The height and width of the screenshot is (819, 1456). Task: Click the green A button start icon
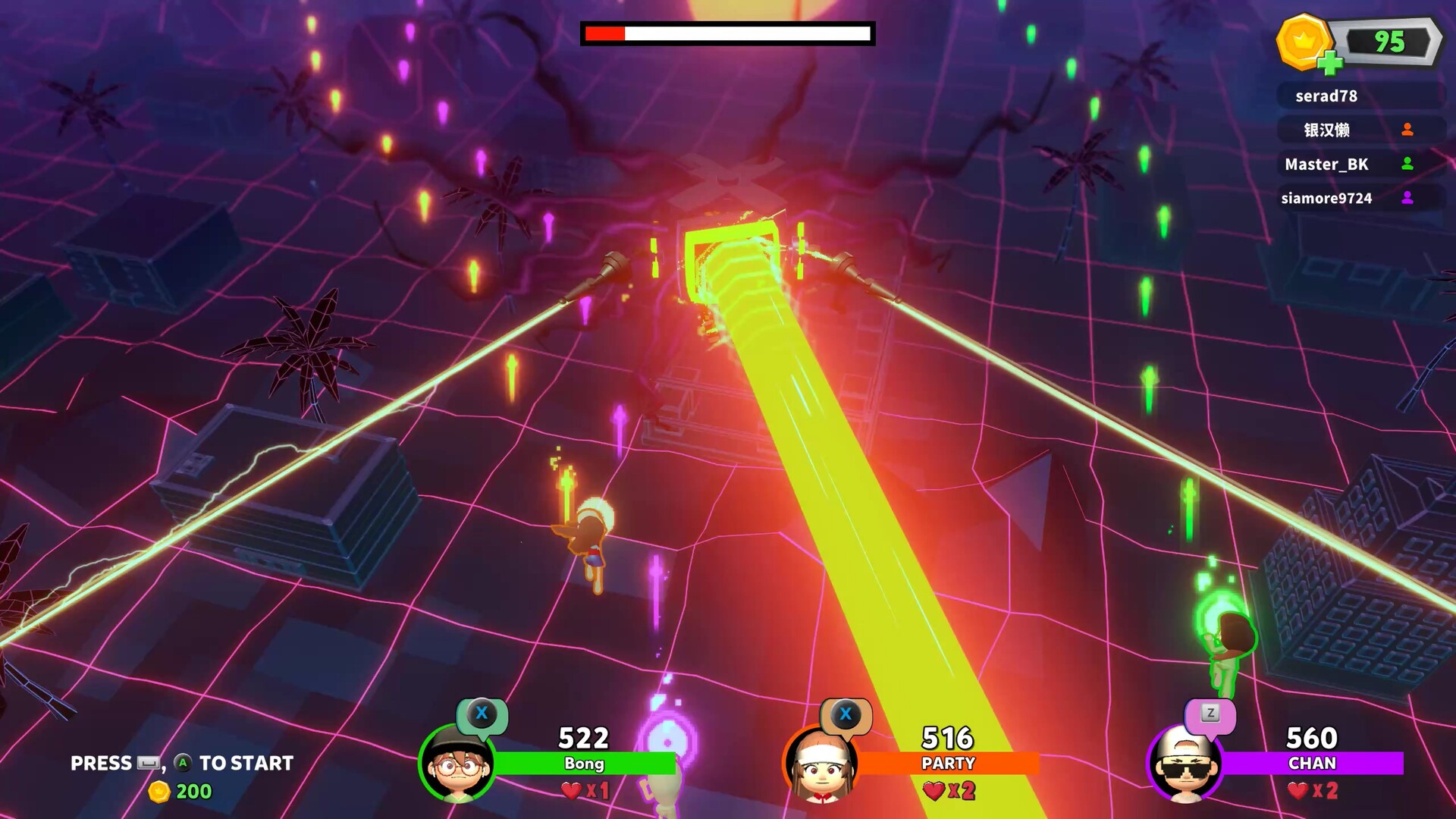[x=183, y=764]
